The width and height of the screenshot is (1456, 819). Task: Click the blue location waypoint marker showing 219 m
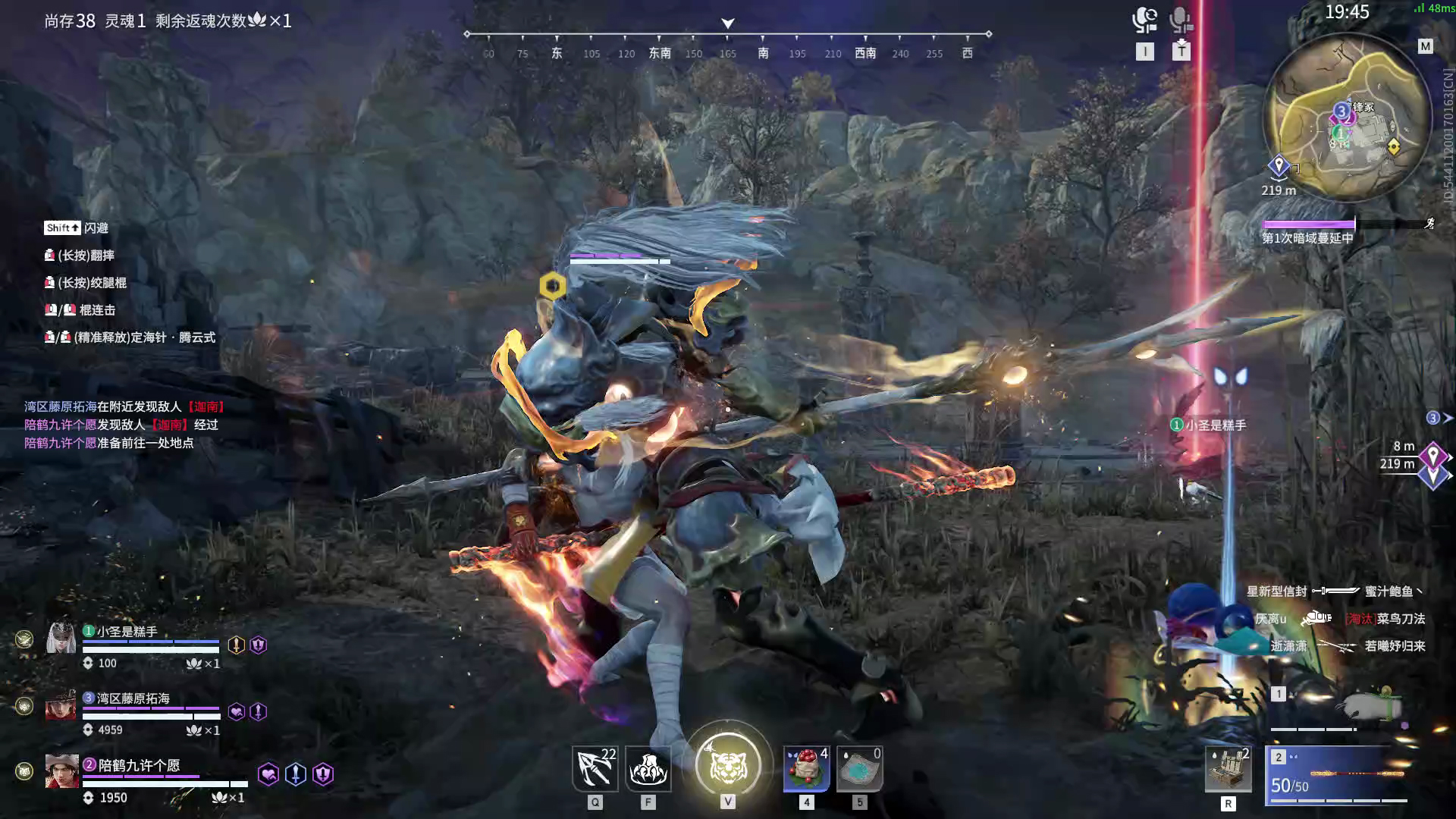tap(1279, 166)
